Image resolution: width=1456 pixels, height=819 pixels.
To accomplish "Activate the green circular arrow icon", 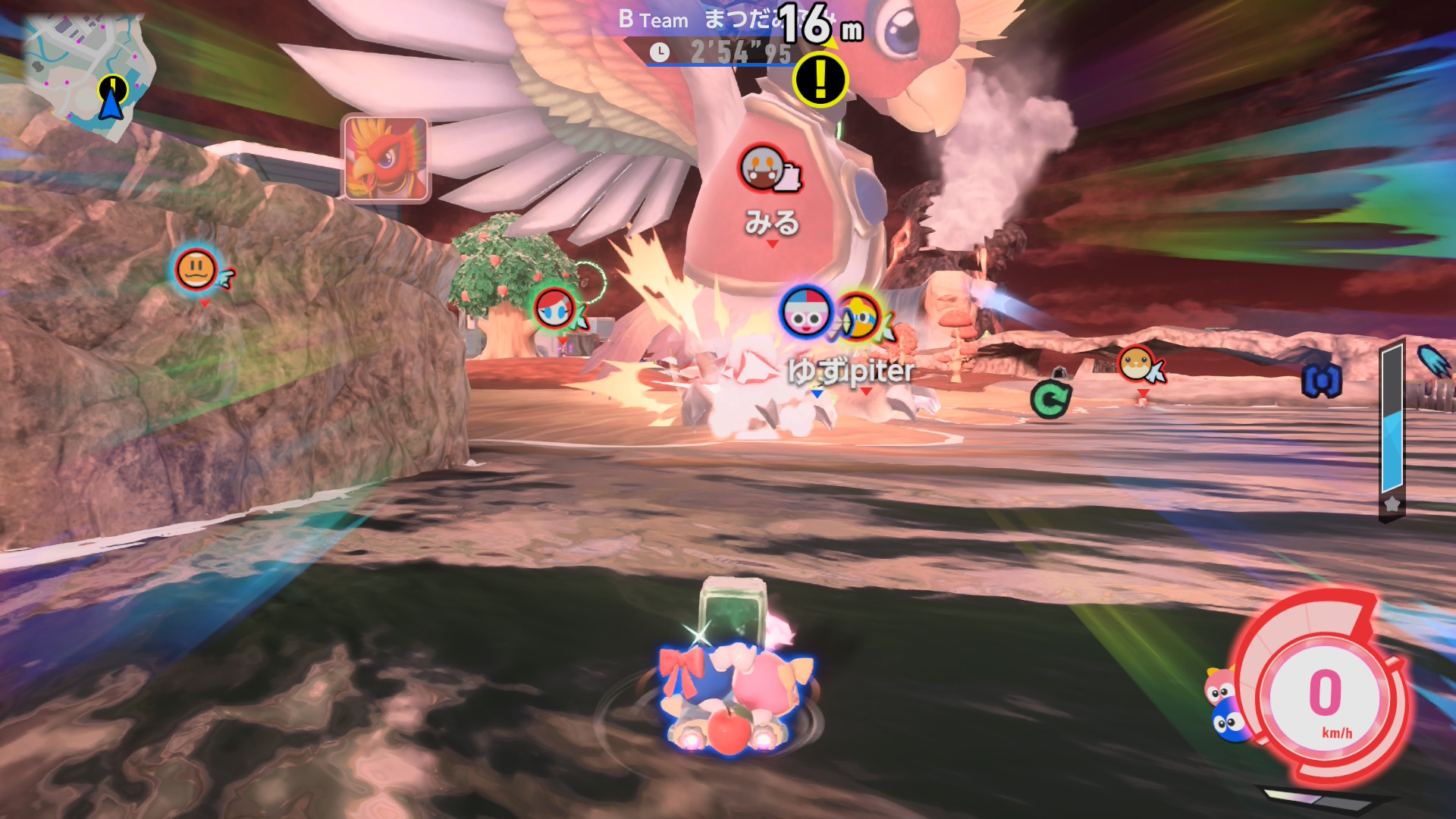I will pos(1050,399).
